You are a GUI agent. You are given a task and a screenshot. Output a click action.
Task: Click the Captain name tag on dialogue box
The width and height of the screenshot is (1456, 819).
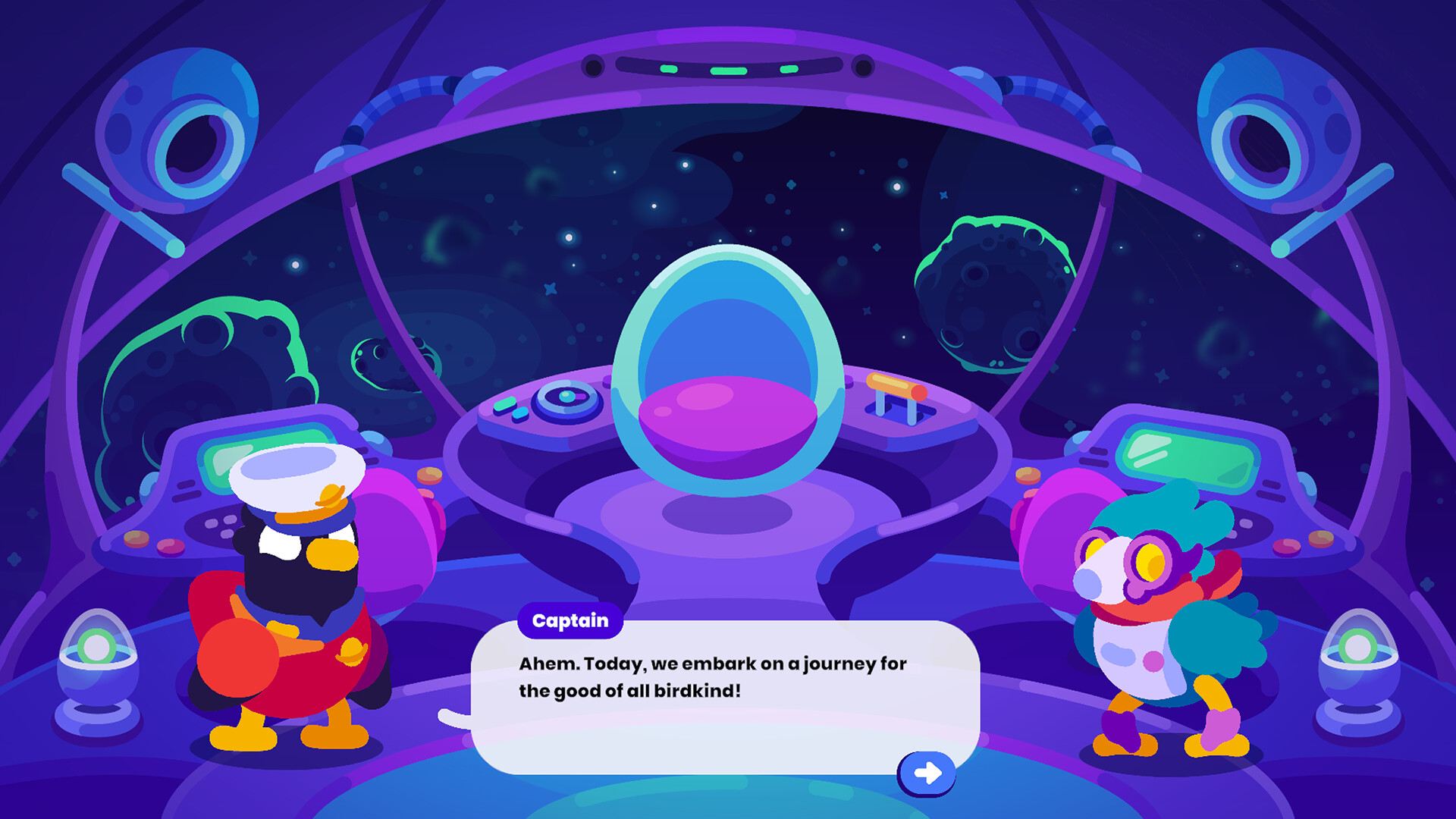click(570, 620)
